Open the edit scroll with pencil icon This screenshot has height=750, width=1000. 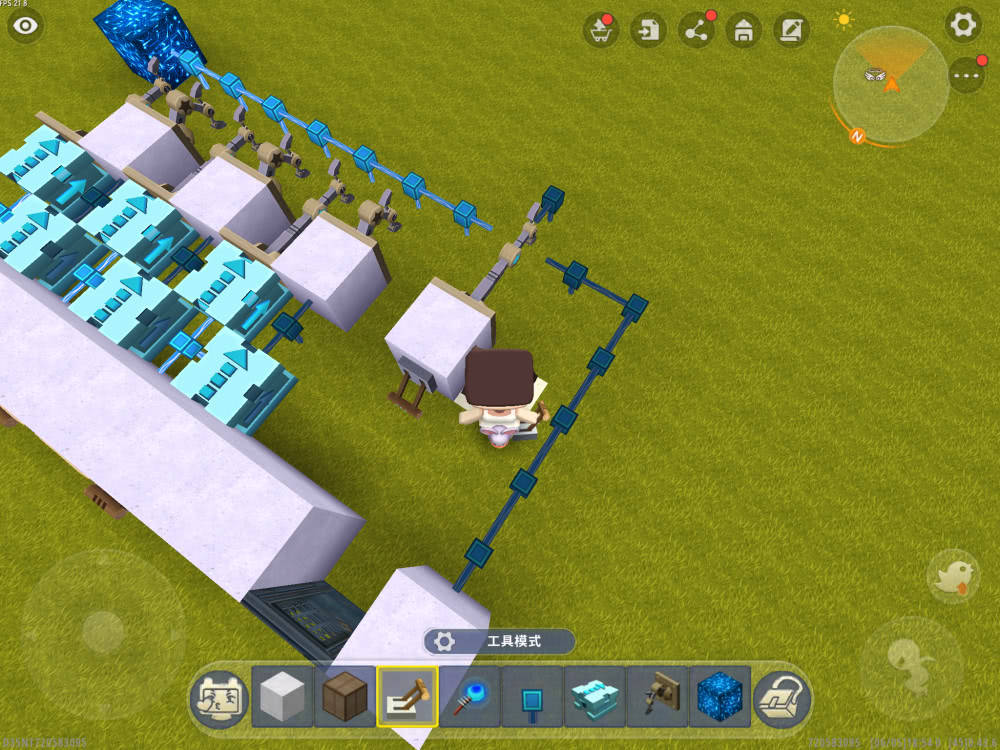coord(791,30)
